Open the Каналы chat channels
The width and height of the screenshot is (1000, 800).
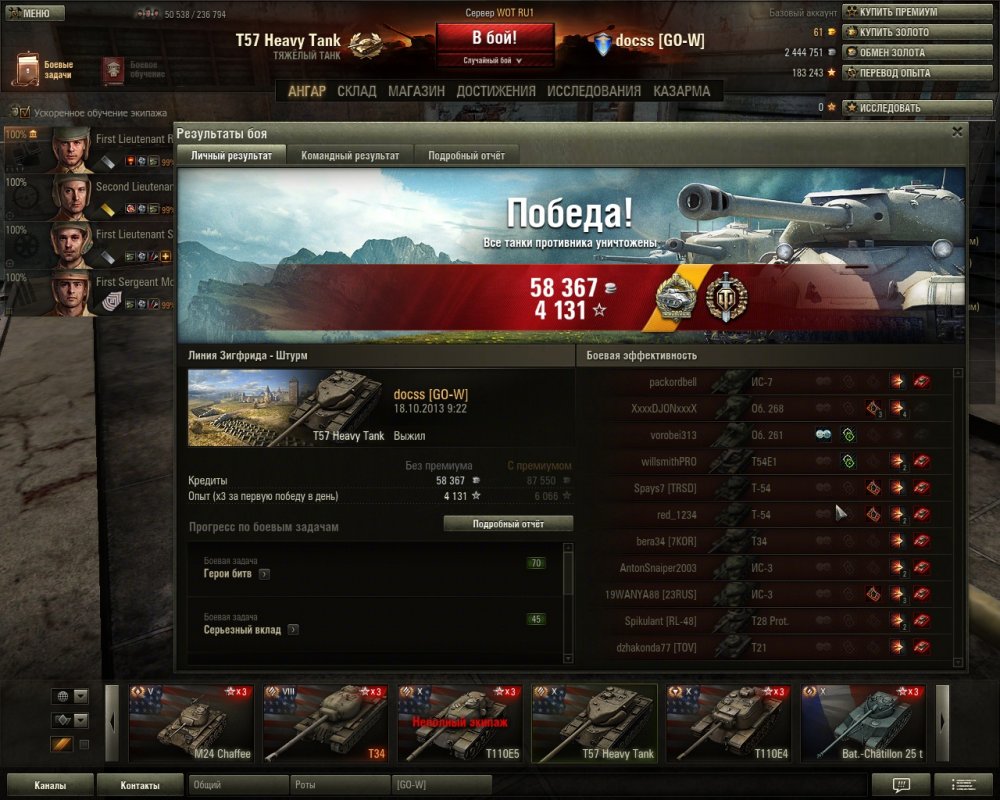[x=50, y=785]
